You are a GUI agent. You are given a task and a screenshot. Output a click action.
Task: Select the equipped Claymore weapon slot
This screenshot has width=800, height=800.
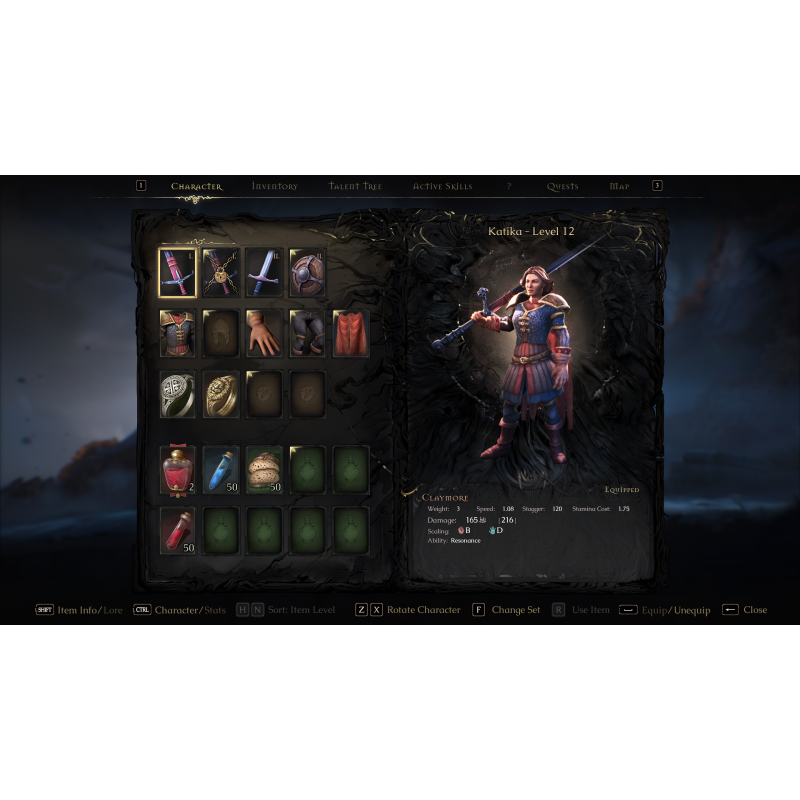(x=178, y=273)
